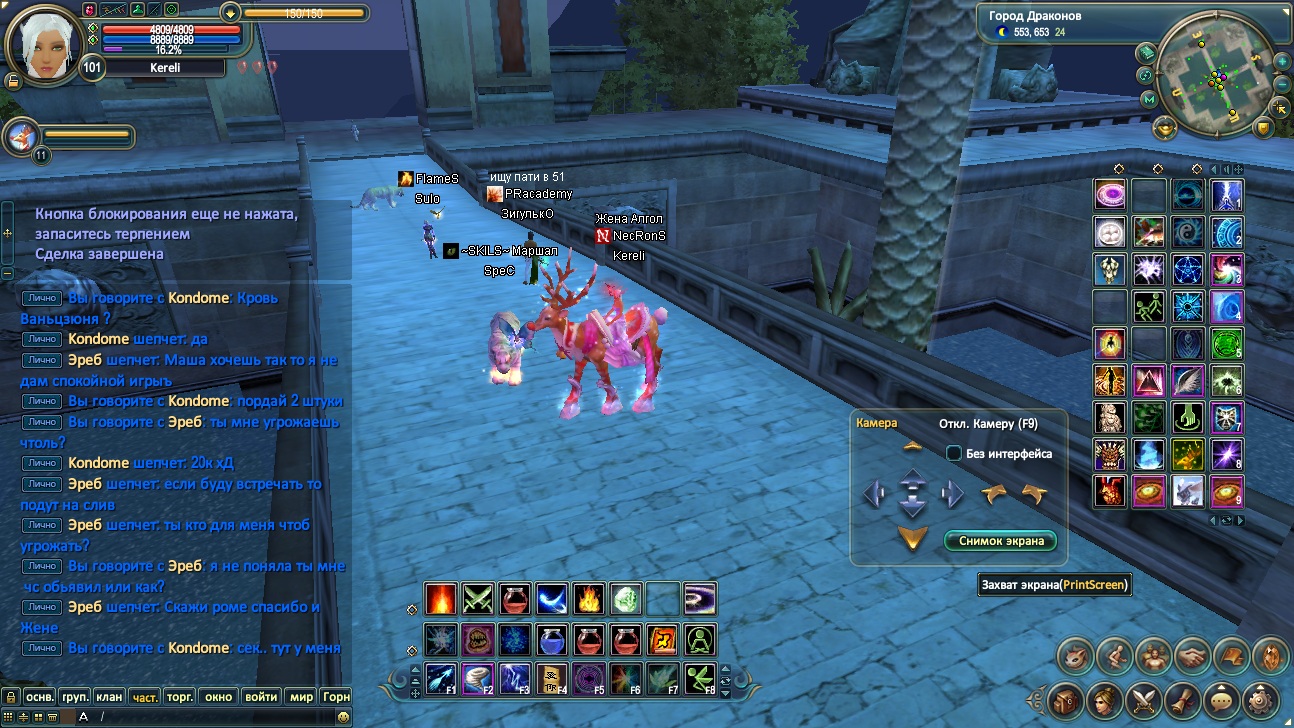Click the "Снимок экрана" screenshot button
The height and width of the screenshot is (728, 1294).
point(1000,541)
